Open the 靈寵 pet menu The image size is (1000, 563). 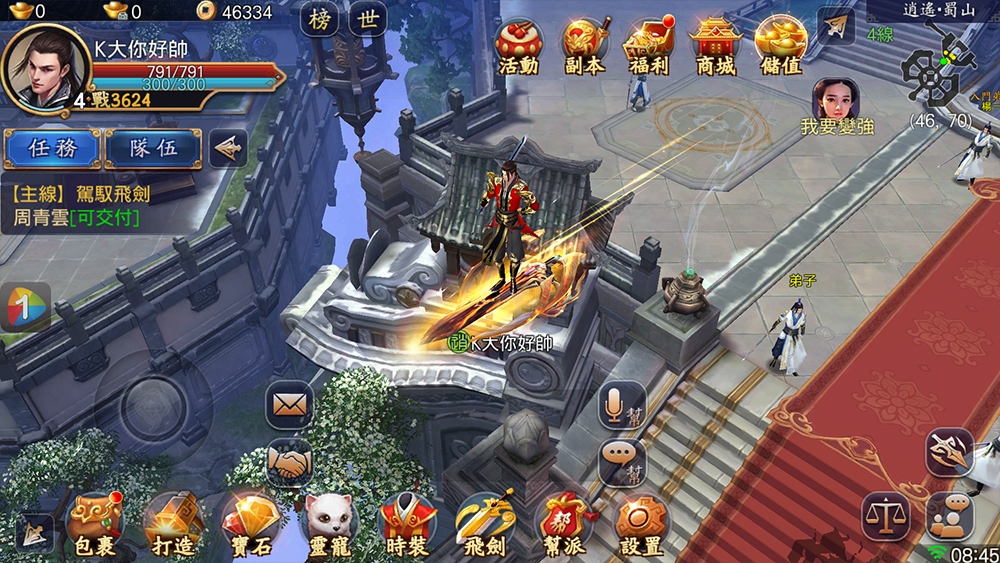[330, 522]
